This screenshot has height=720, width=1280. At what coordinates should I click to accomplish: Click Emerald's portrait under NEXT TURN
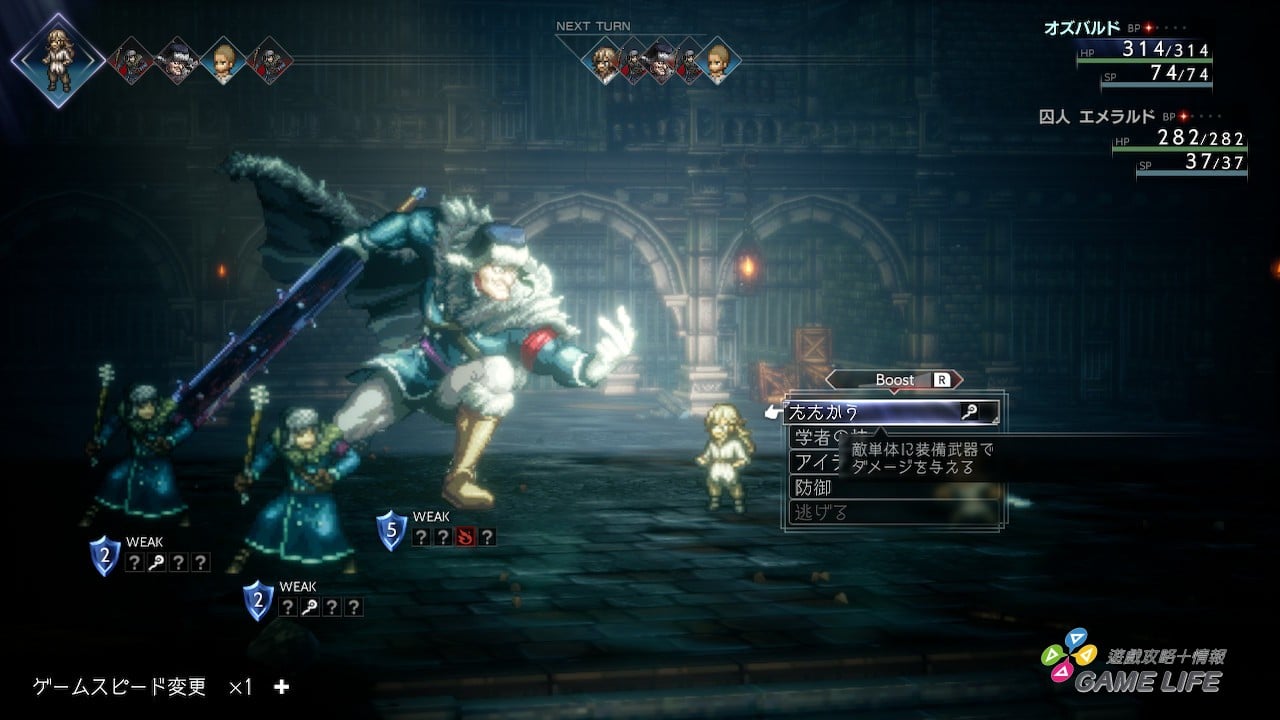tap(718, 62)
